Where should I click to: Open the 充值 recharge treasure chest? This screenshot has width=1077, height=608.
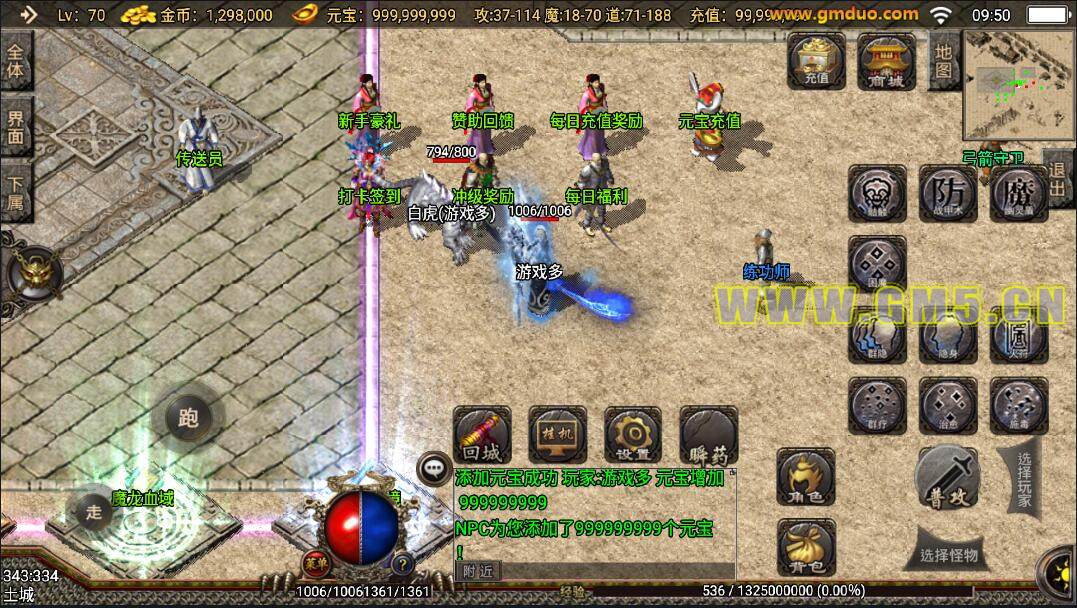816,61
